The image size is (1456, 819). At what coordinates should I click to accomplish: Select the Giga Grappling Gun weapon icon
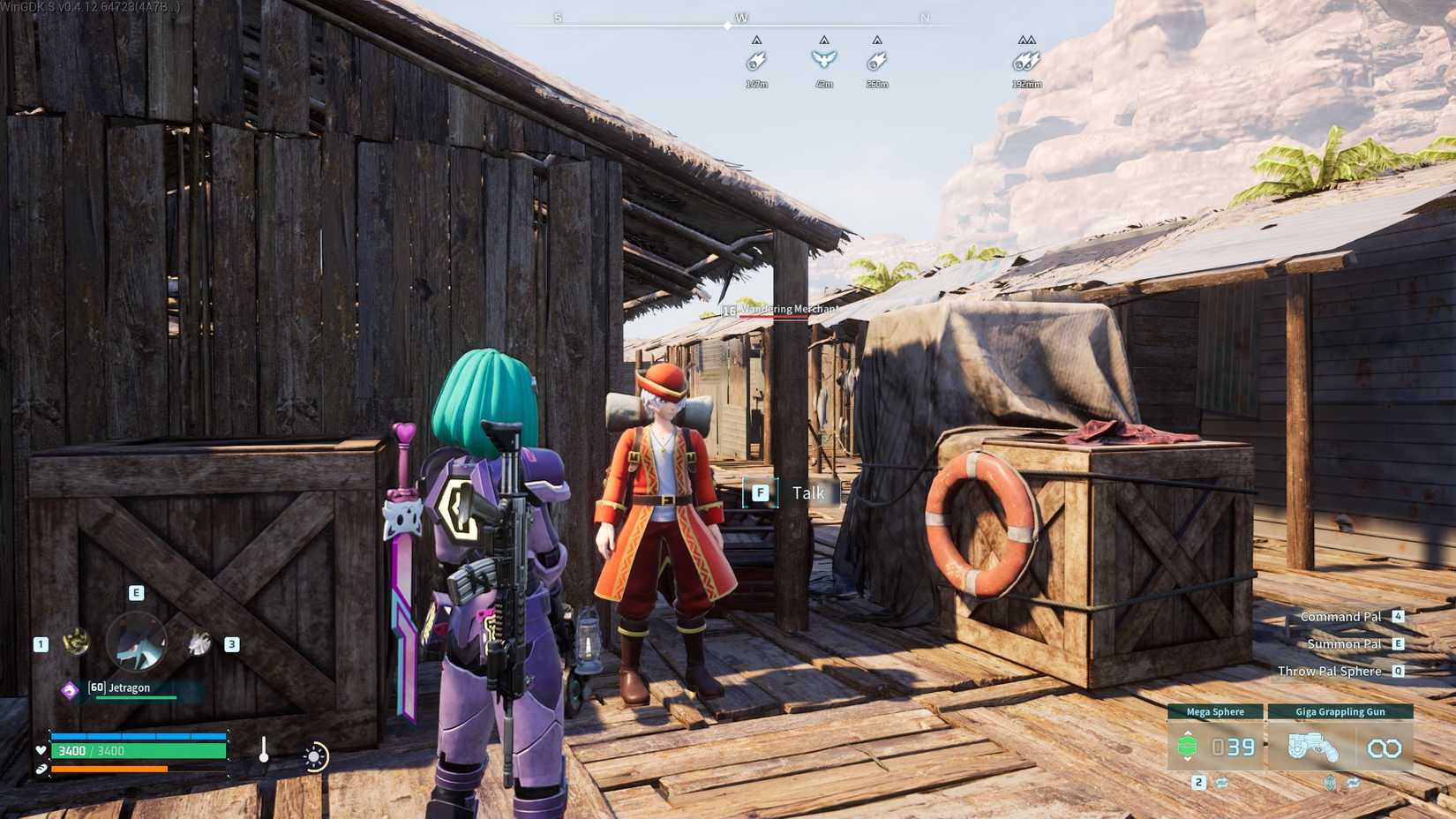coord(1315,747)
